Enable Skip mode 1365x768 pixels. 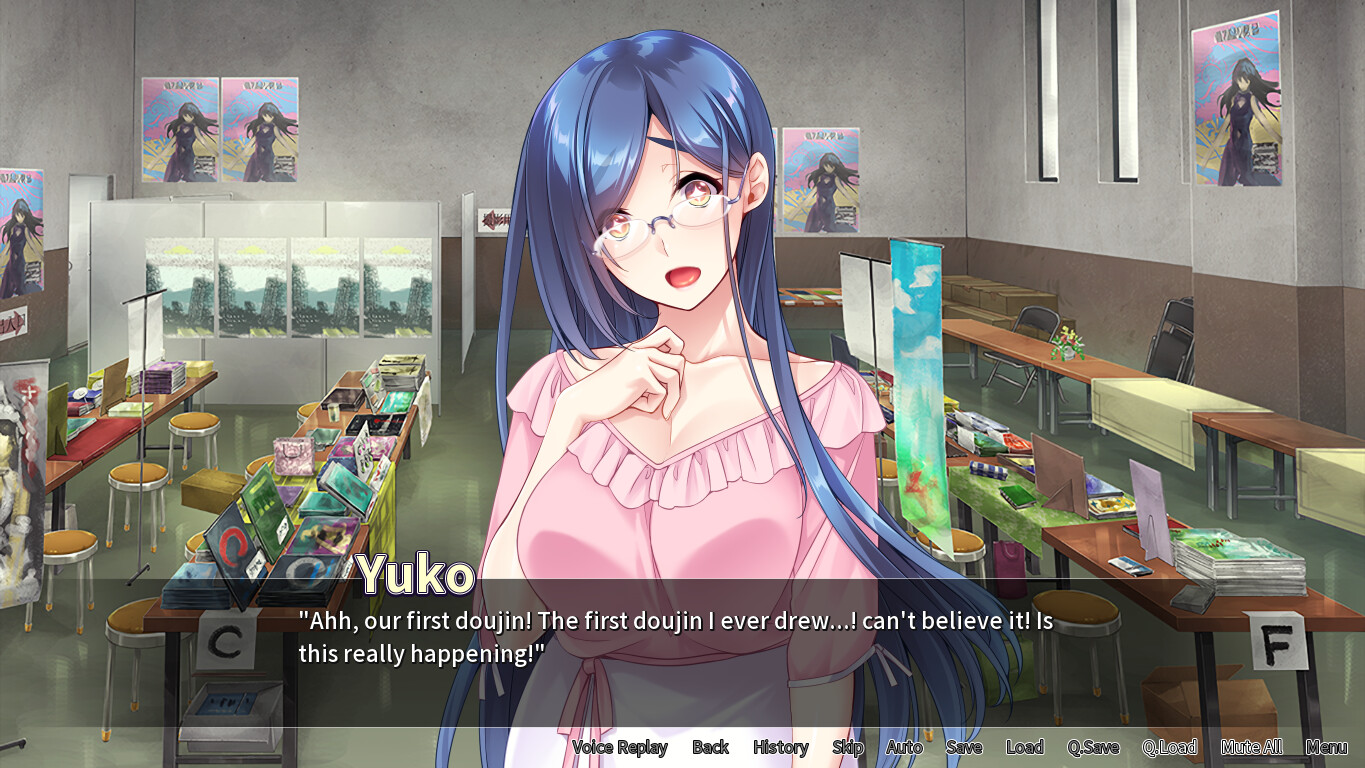847,747
